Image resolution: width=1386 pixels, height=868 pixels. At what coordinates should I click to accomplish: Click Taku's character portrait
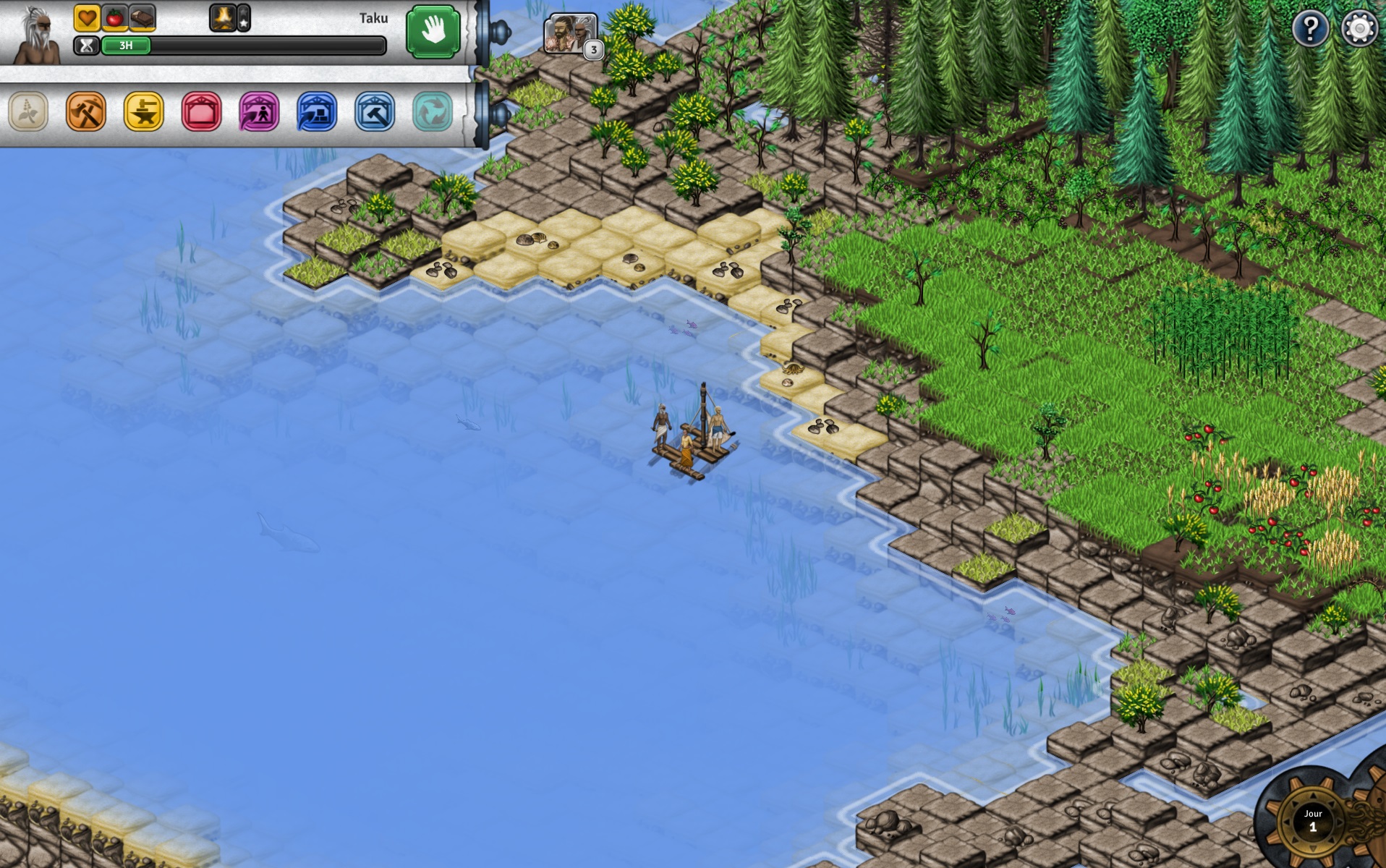[x=36, y=35]
